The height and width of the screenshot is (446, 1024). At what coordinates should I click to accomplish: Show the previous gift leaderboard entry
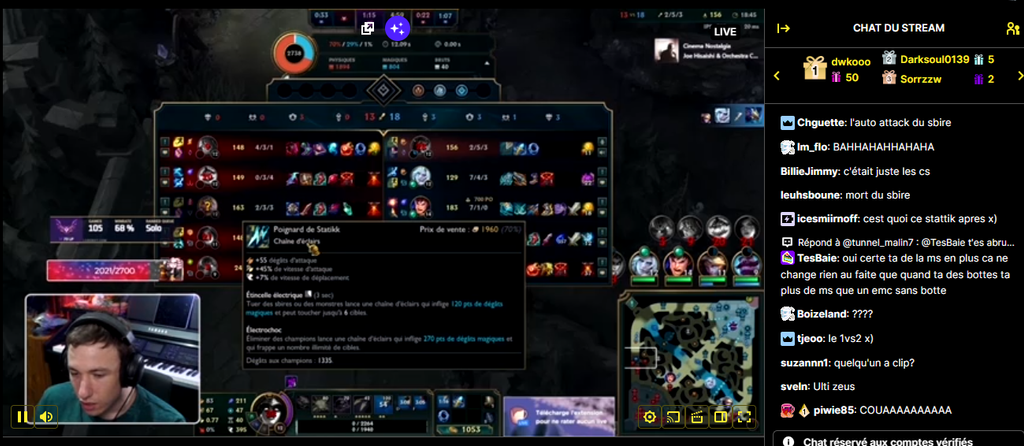click(x=776, y=76)
